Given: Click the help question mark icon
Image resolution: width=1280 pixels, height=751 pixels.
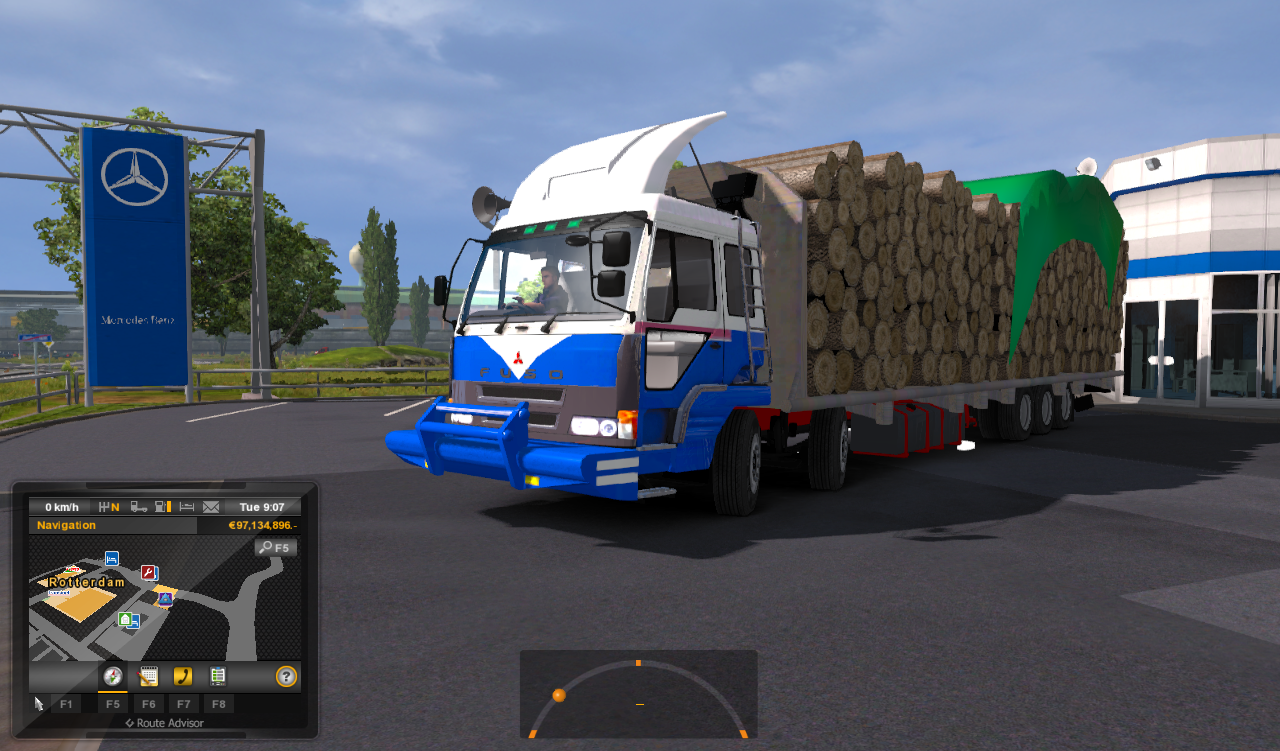Looking at the screenshot, I should (285, 675).
